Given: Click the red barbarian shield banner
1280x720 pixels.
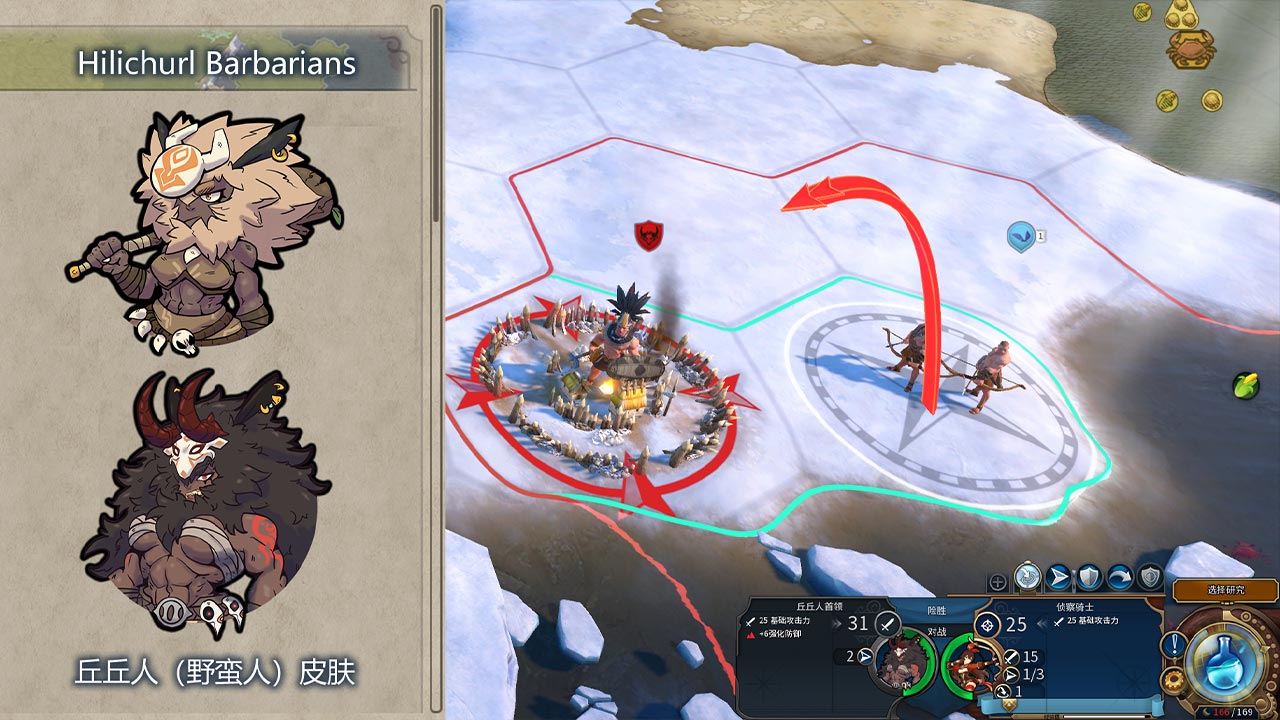Looking at the screenshot, I should point(648,236).
